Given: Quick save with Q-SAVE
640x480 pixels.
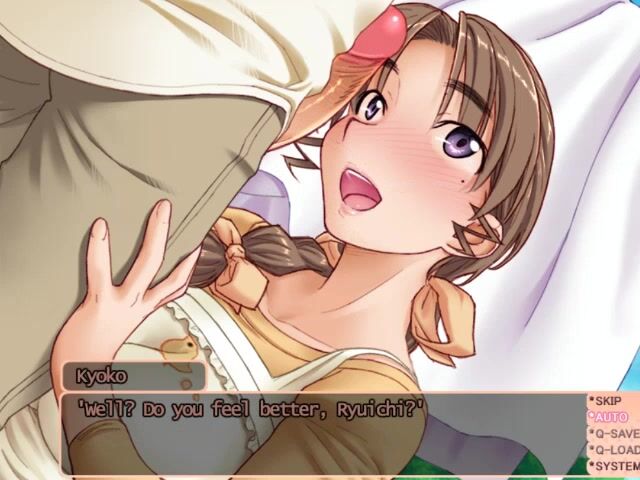Looking at the screenshot, I should click(615, 433).
